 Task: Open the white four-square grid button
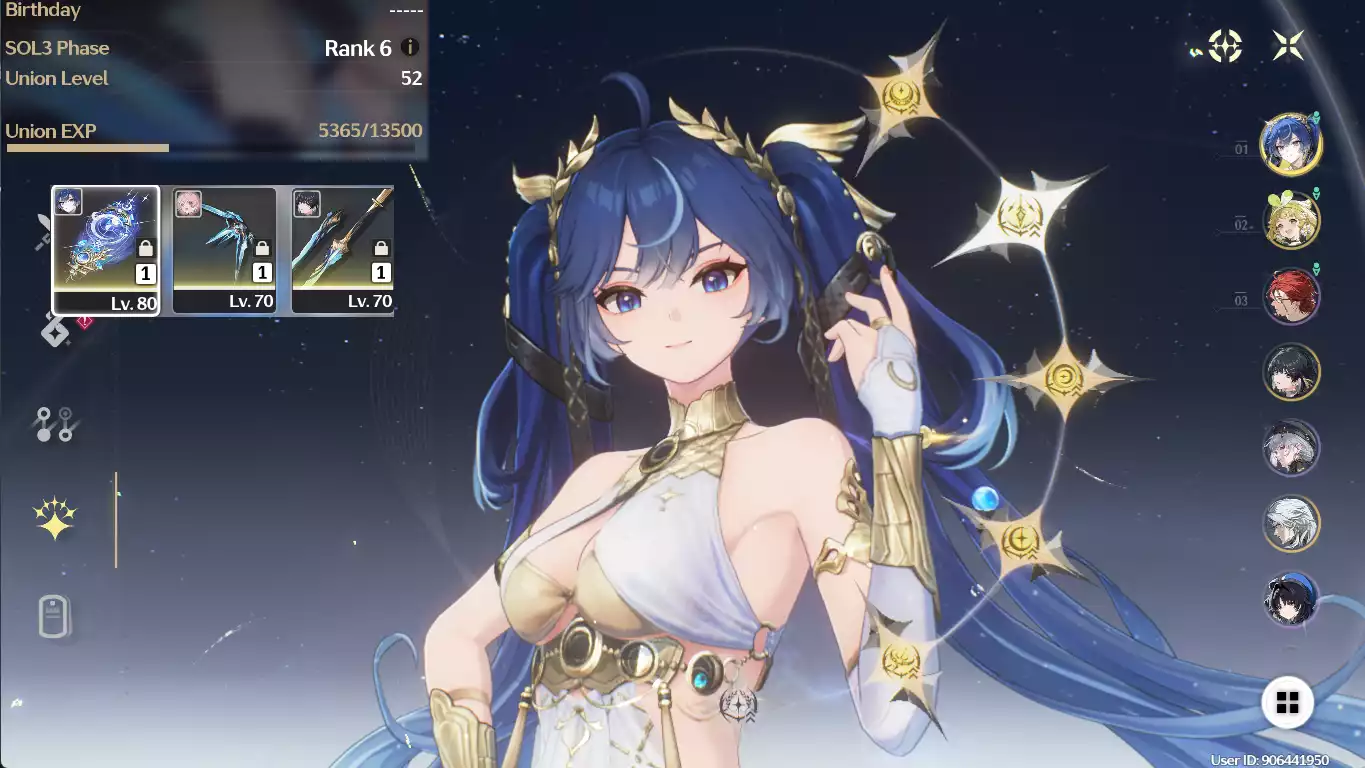(x=1287, y=703)
